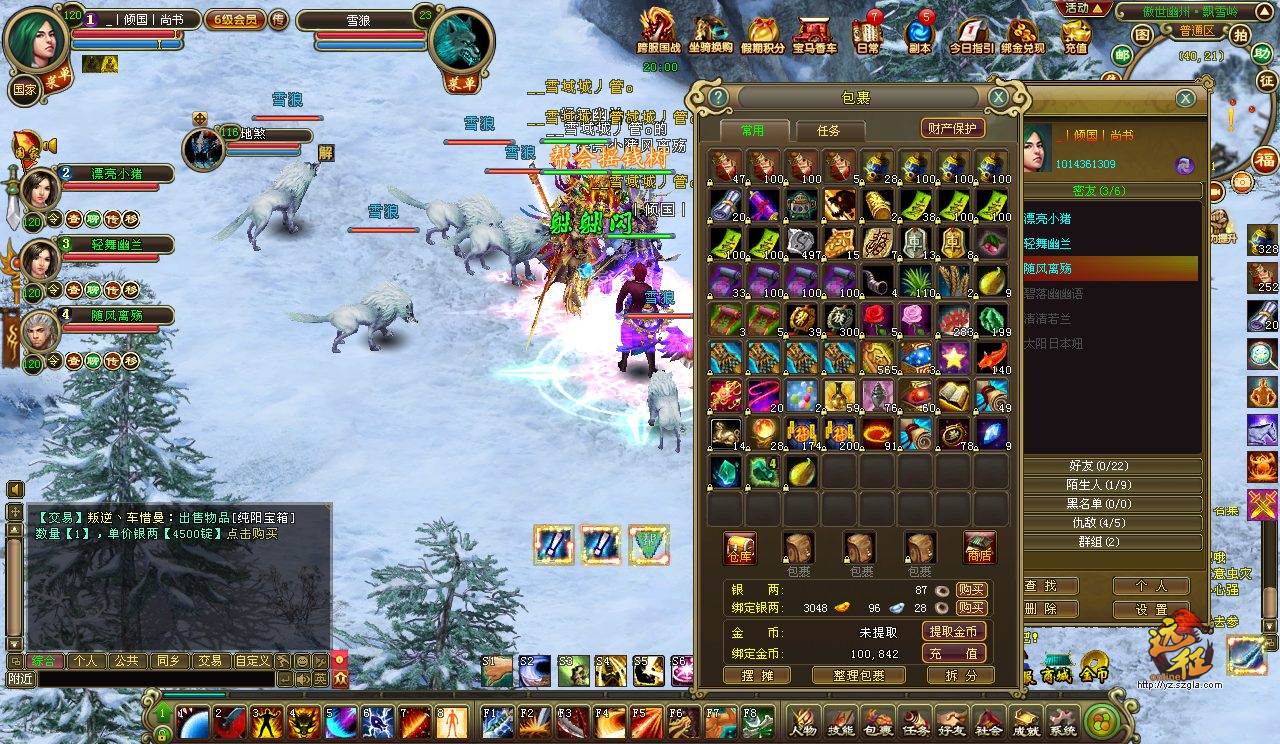Open 财产保护 property protection
This screenshot has width=1280, height=744.
click(x=952, y=128)
